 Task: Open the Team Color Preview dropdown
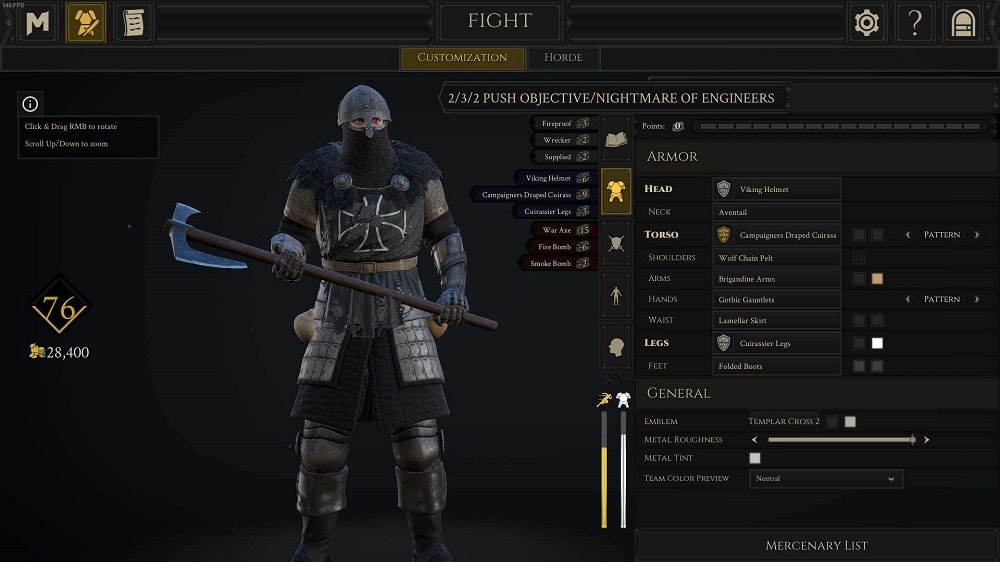click(825, 479)
